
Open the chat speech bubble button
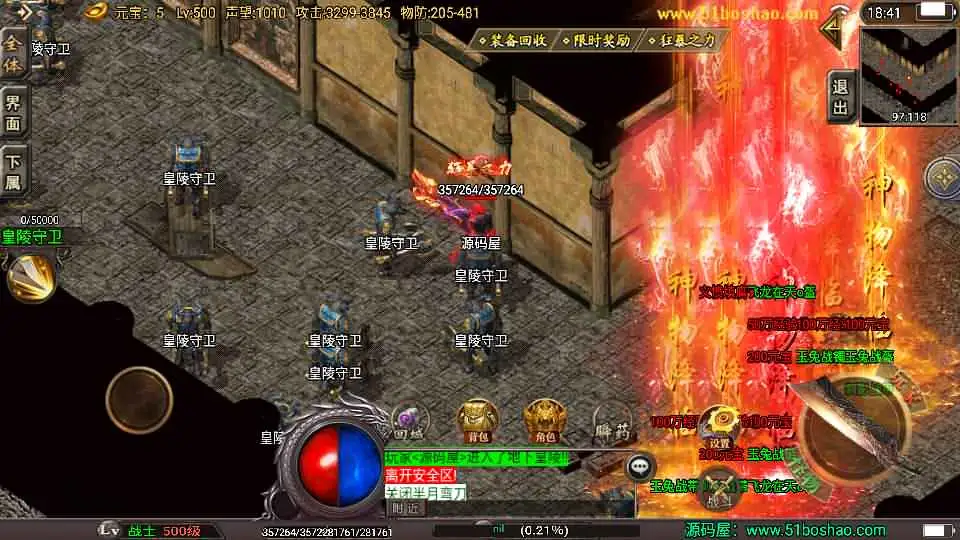pyautogui.click(x=640, y=466)
